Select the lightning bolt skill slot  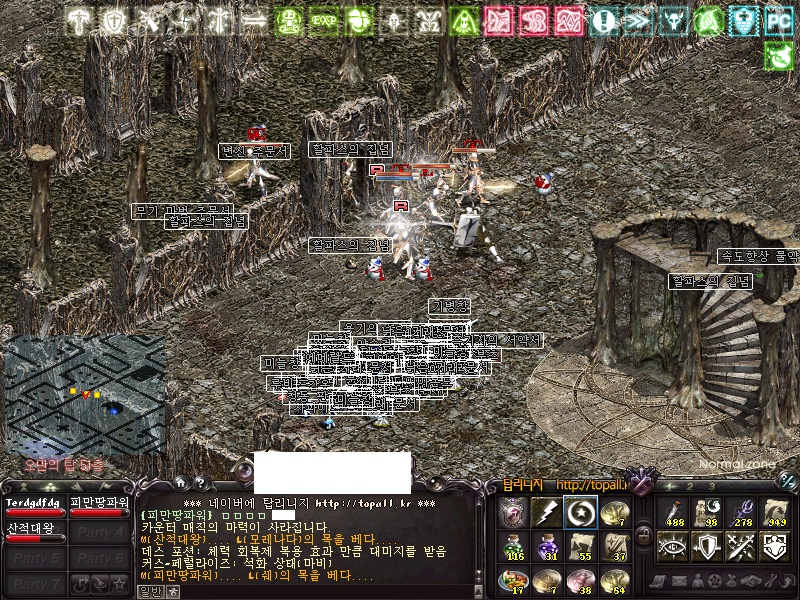pyautogui.click(x=546, y=513)
